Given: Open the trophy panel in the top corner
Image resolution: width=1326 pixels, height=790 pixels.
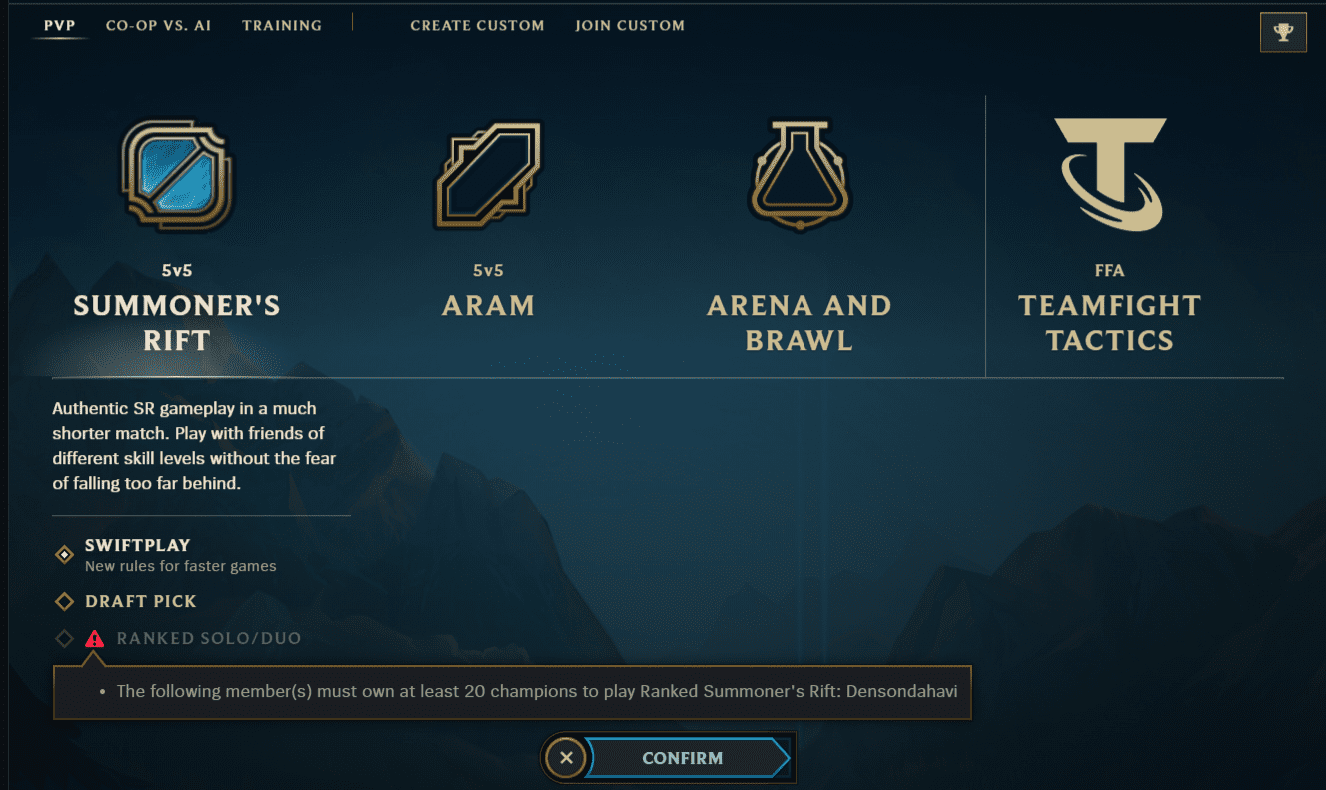Looking at the screenshot, I should coord(1283,31).
